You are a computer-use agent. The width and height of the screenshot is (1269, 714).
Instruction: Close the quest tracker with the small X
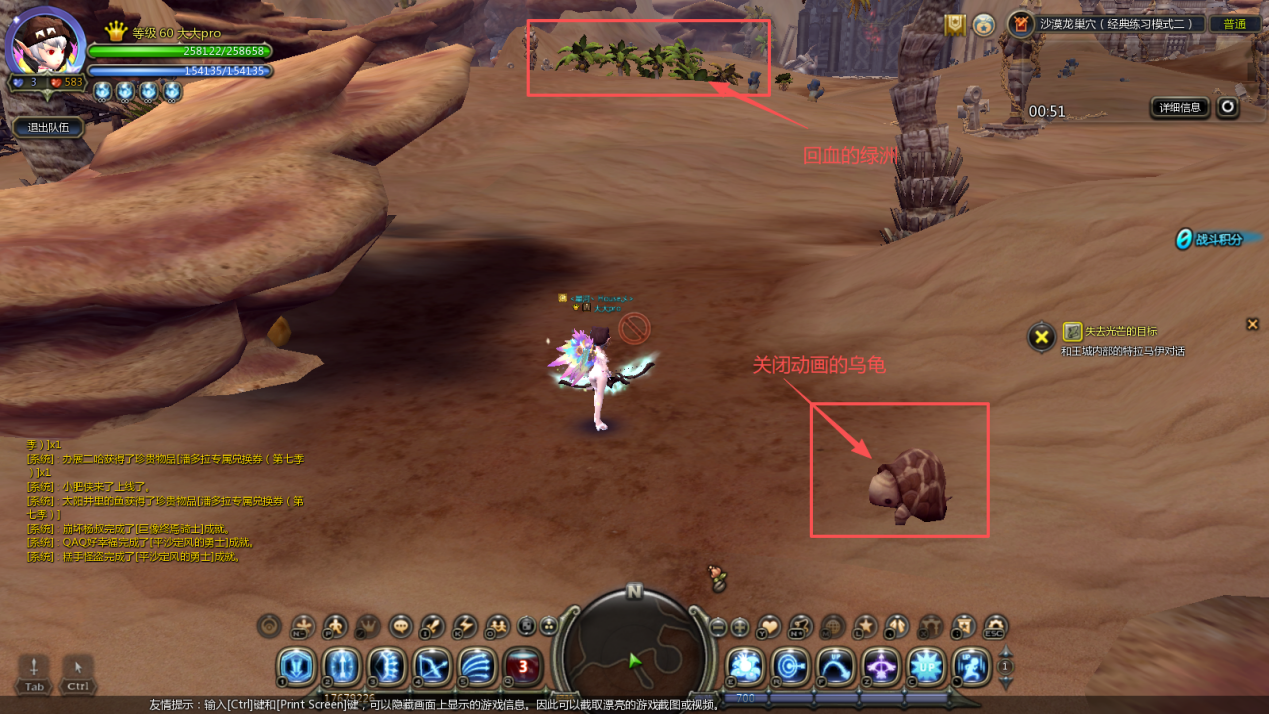[x=1252, y=324]
